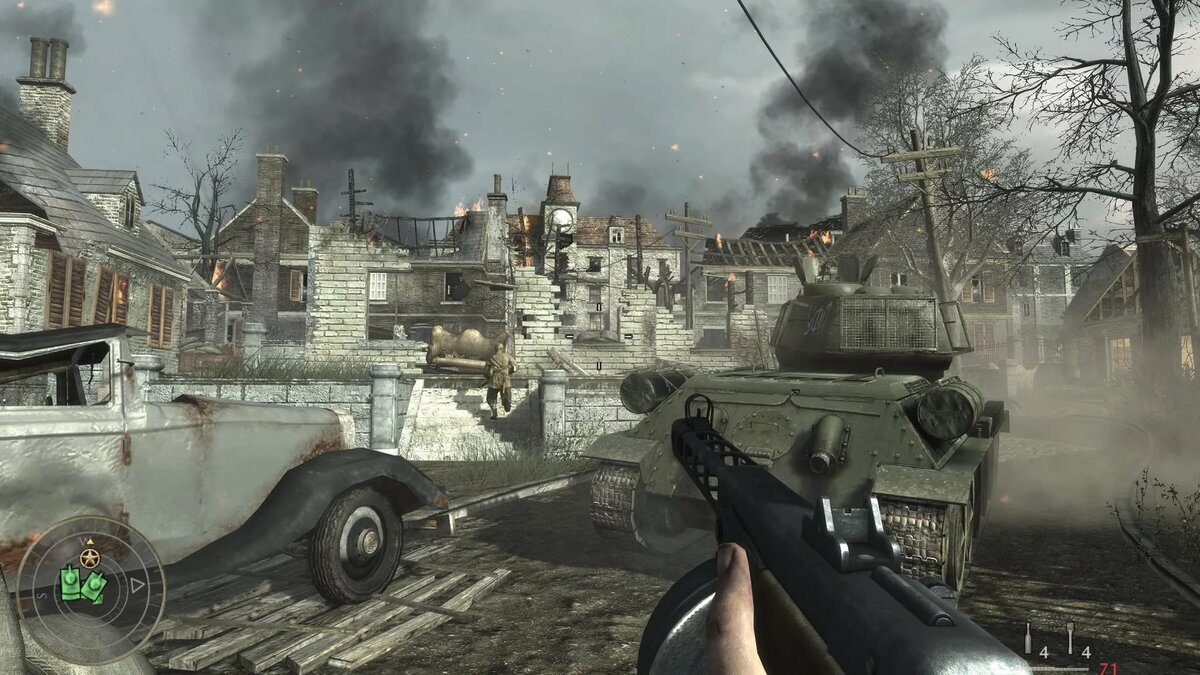Select the gold star objective marker
Image resolution: width=1200 pixels, height=675 pixels.
(x=91, y=558)
